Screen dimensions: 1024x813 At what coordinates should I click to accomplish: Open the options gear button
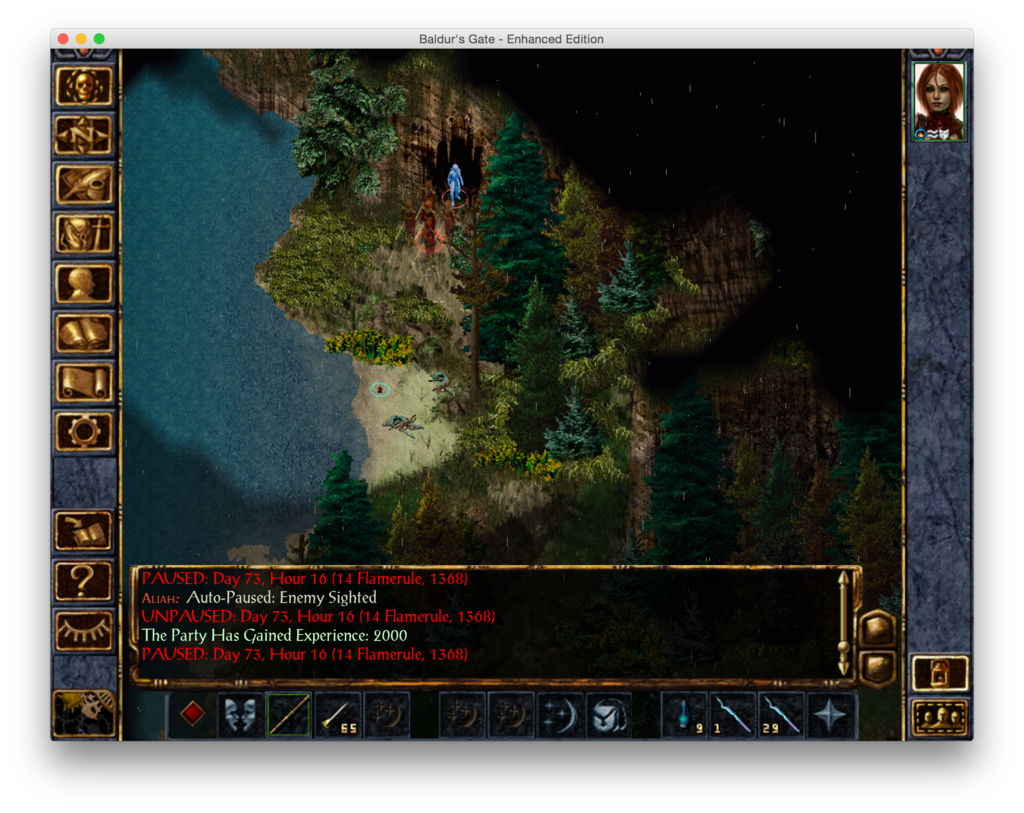(x=84, y=431)
